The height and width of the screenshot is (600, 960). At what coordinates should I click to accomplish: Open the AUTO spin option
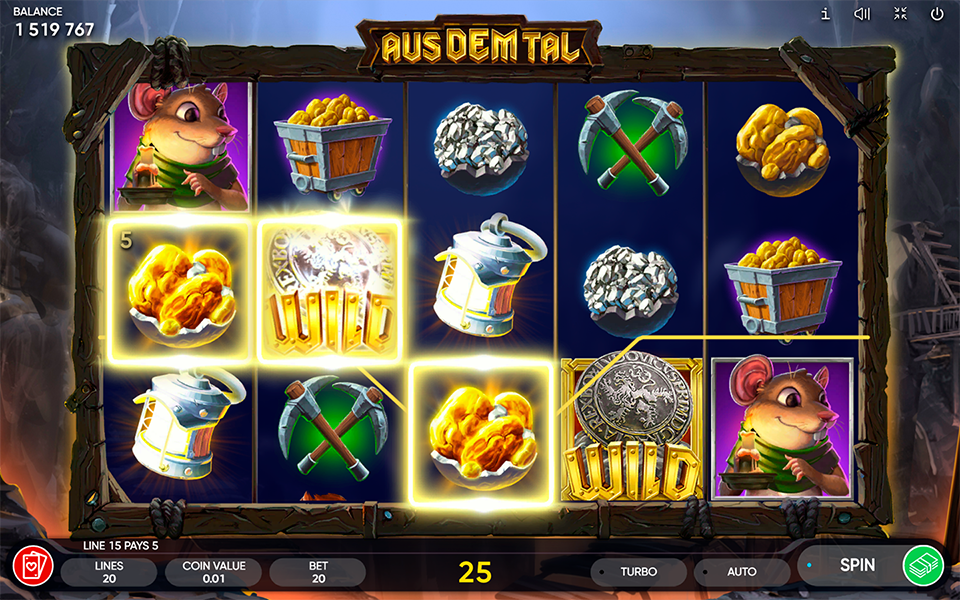pos(741,572)
